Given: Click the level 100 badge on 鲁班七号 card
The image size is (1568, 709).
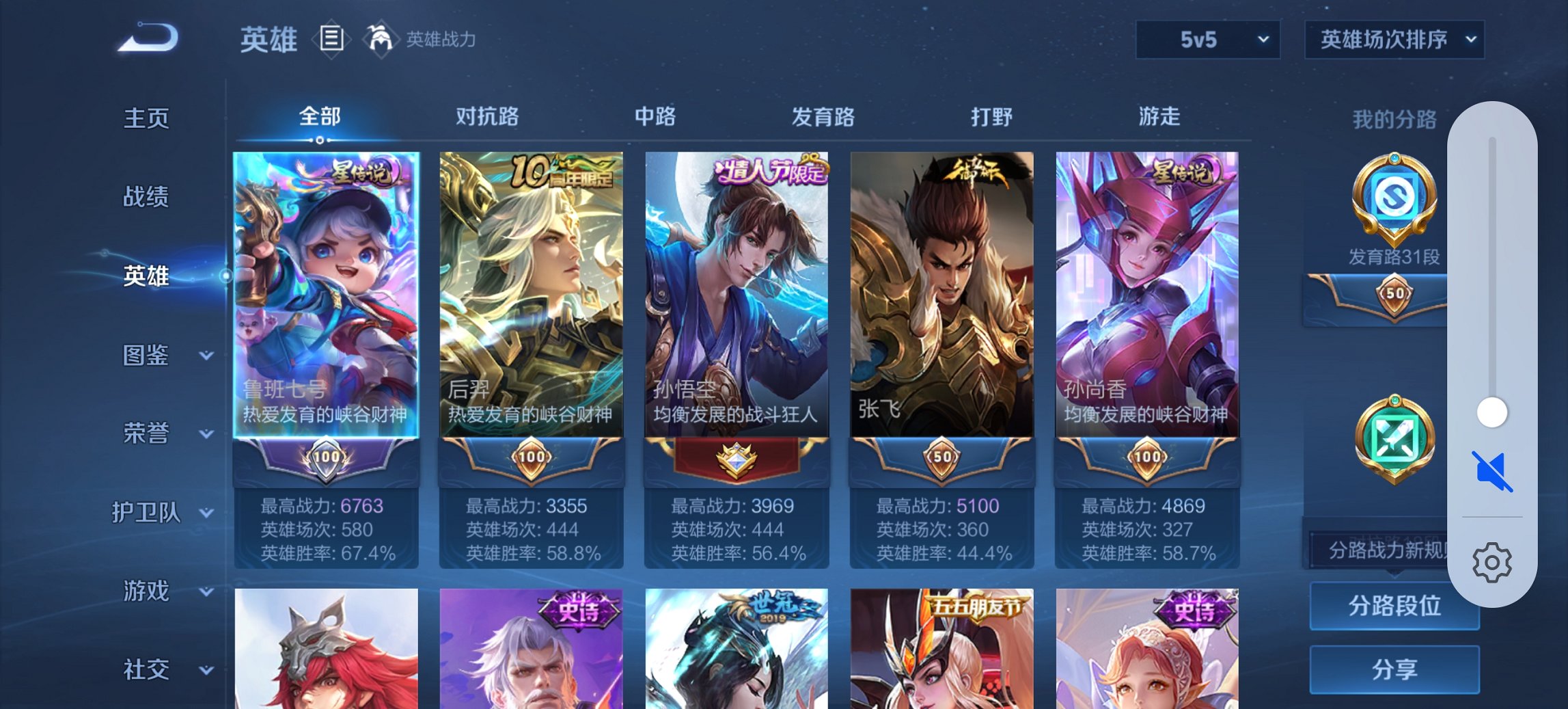Looking at the screenshot, I should [327, 459].
